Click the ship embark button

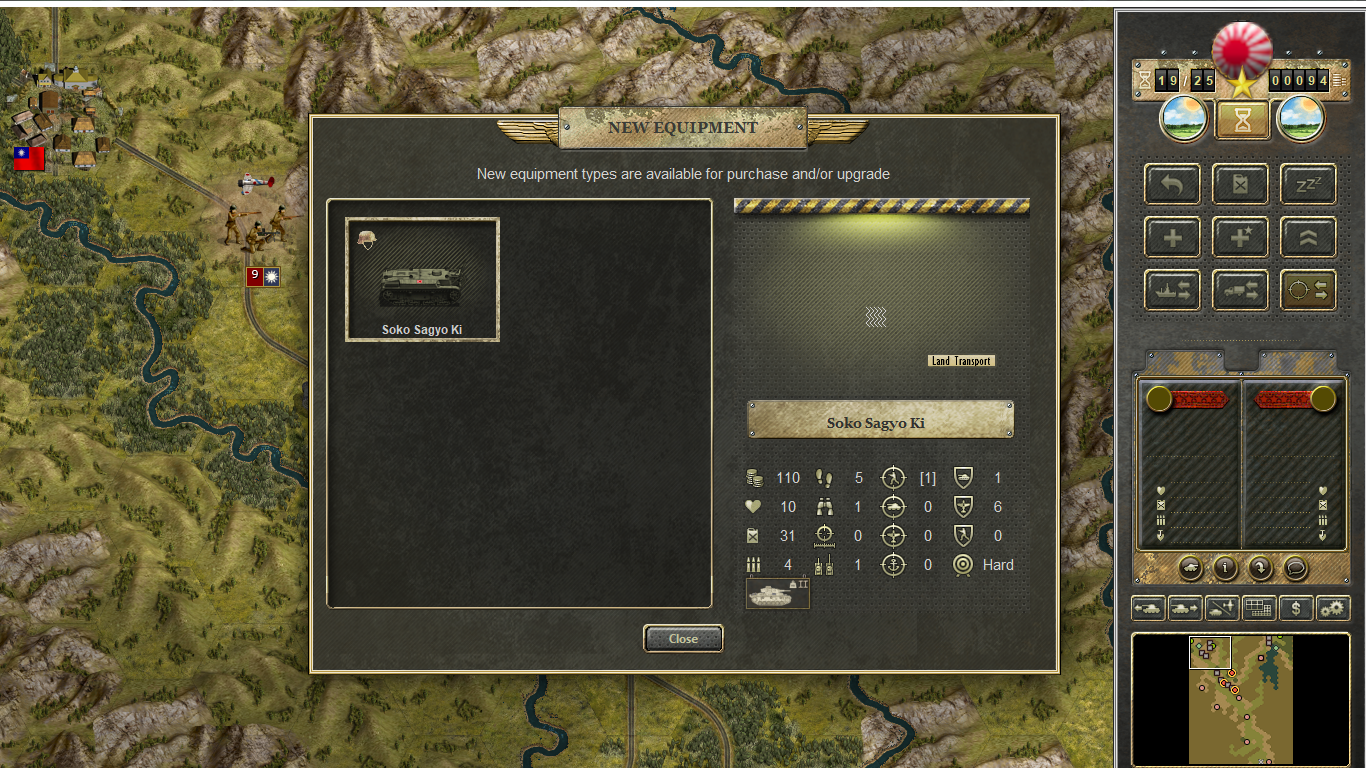[x=1172, y=290]
